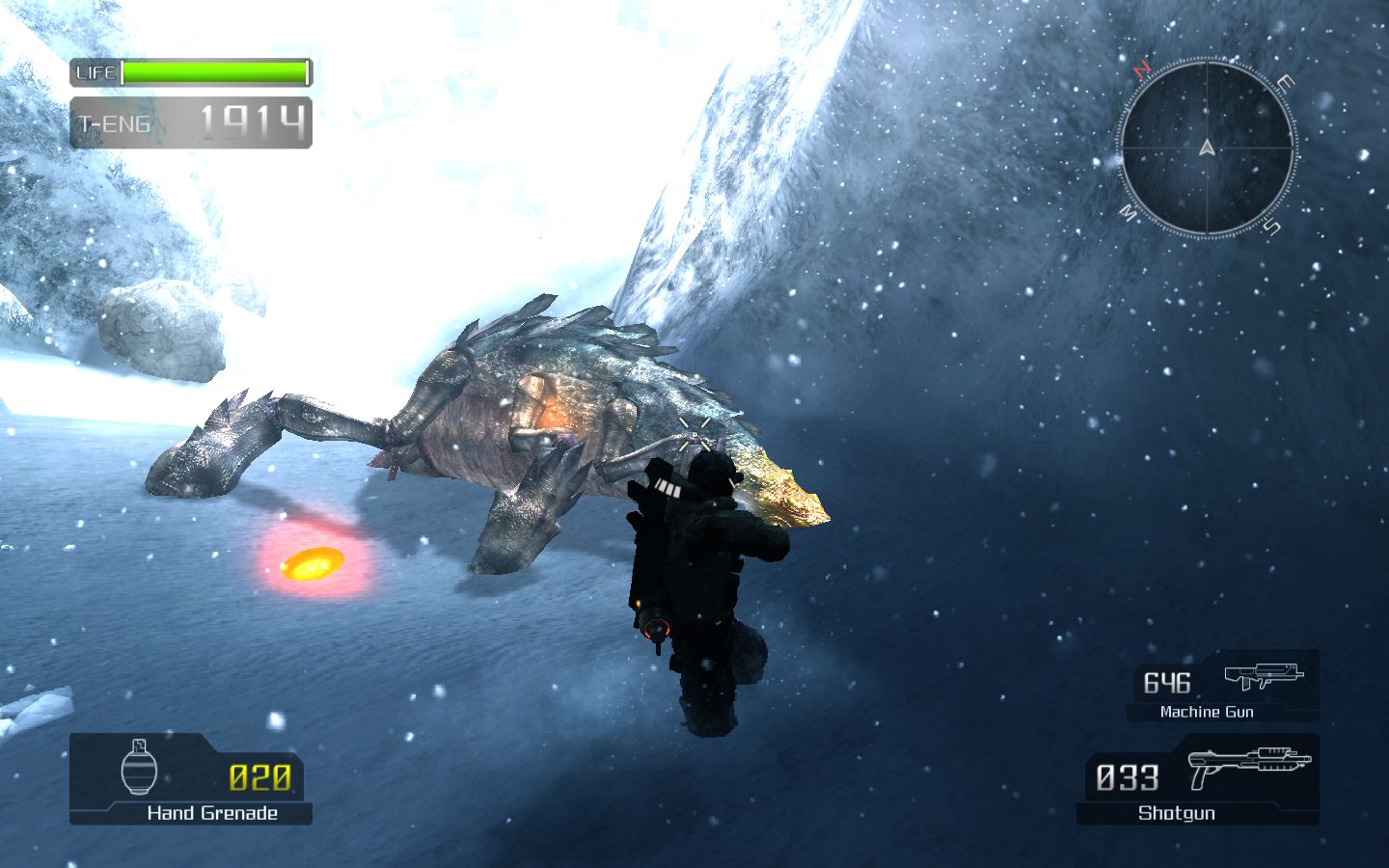Click the compass radar minimap

tap(1207, 149)
